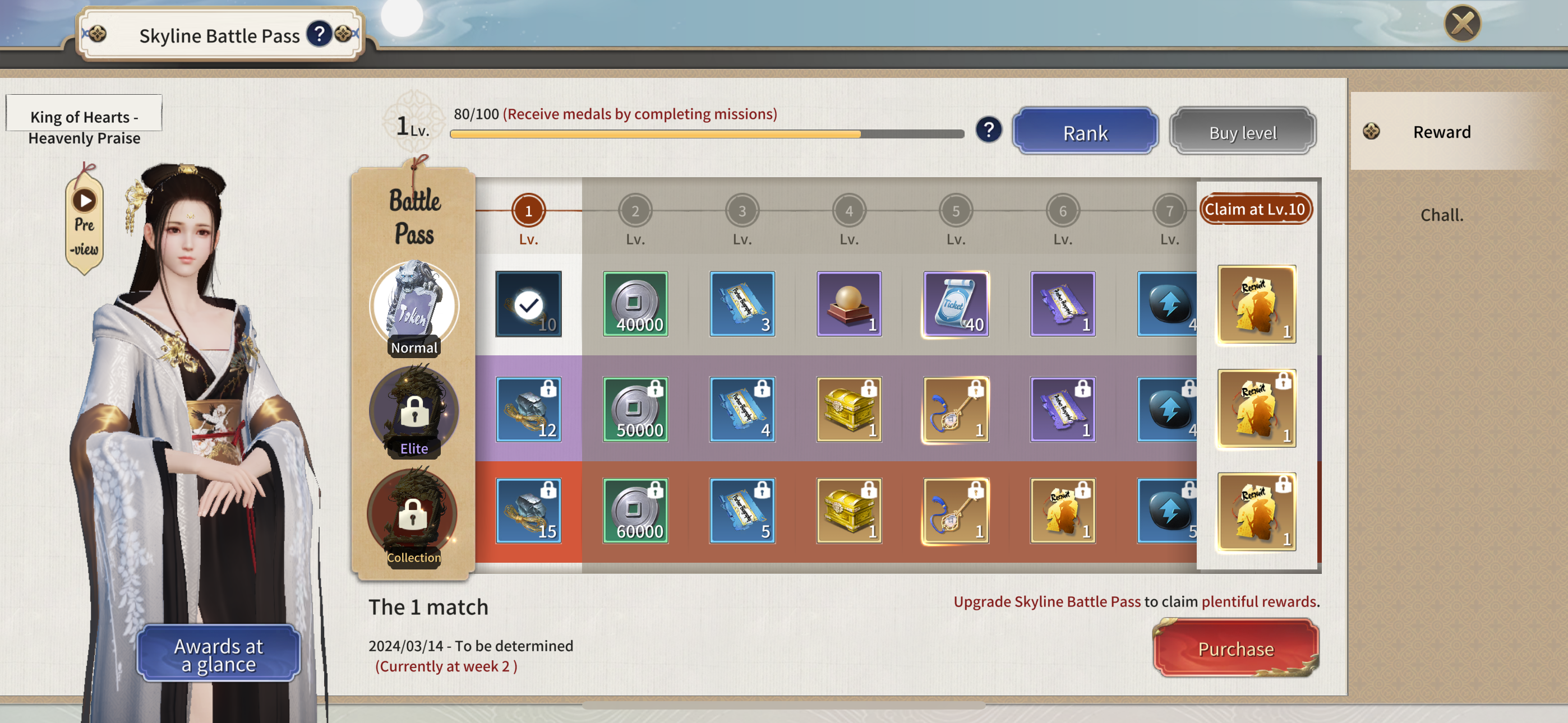Play the costume Preview

coord(85,222)
